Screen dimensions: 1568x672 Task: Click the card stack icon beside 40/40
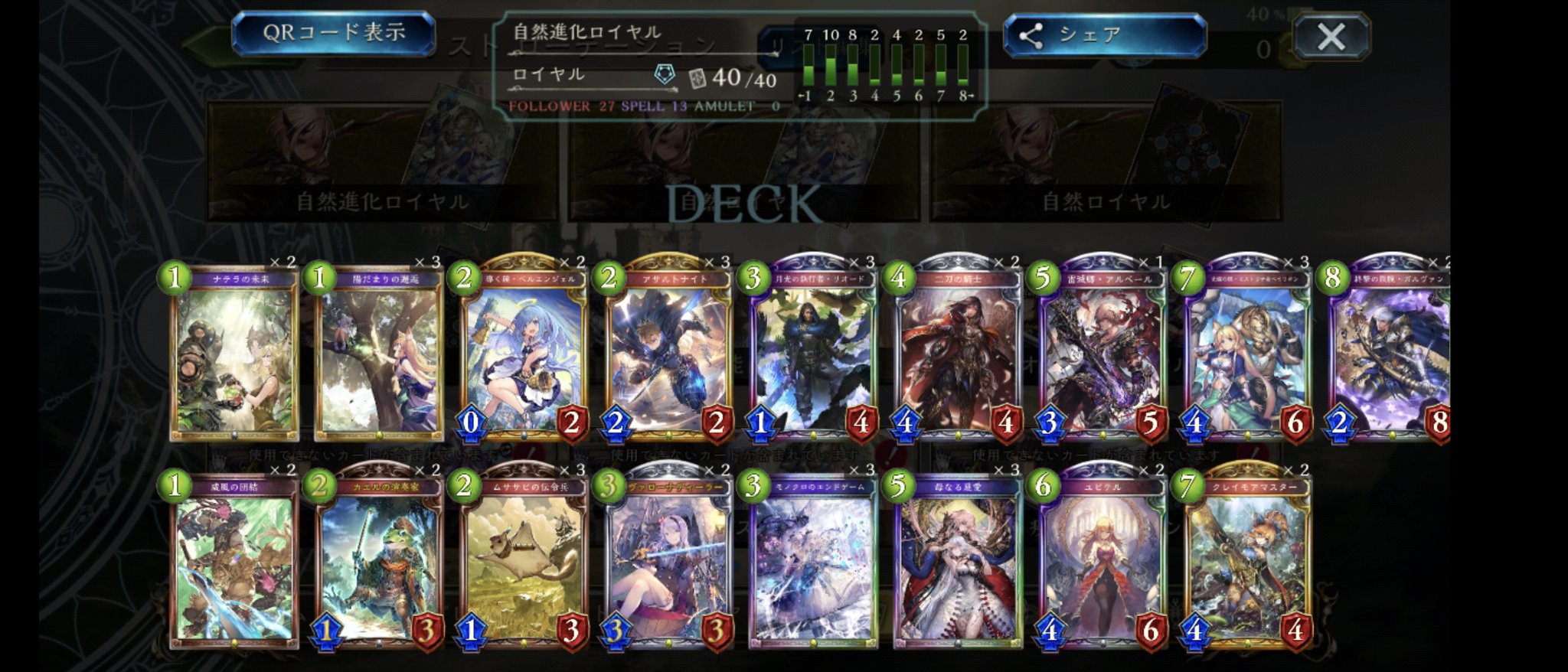(x=697, y=77)
